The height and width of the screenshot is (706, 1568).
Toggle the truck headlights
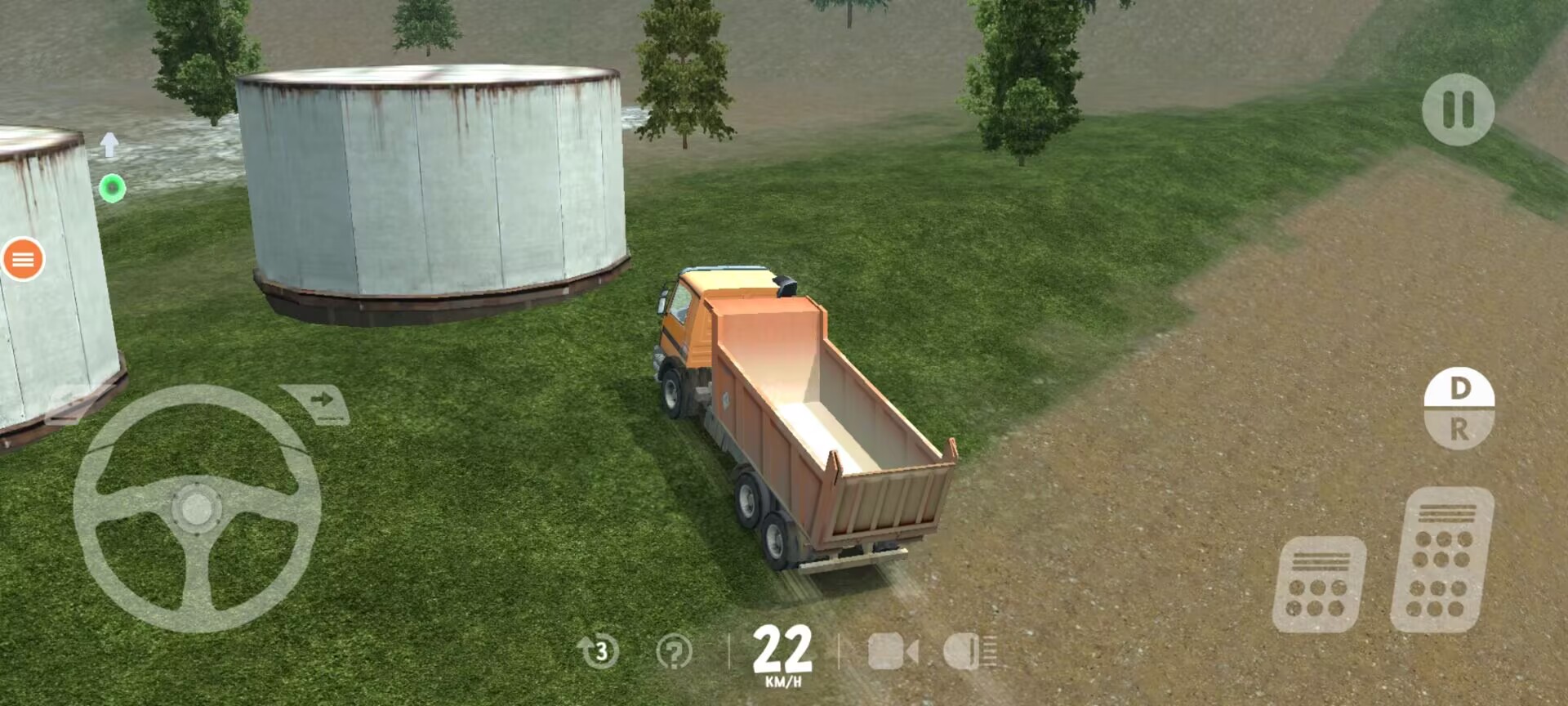pyautogui.click(x=969, y=652)
